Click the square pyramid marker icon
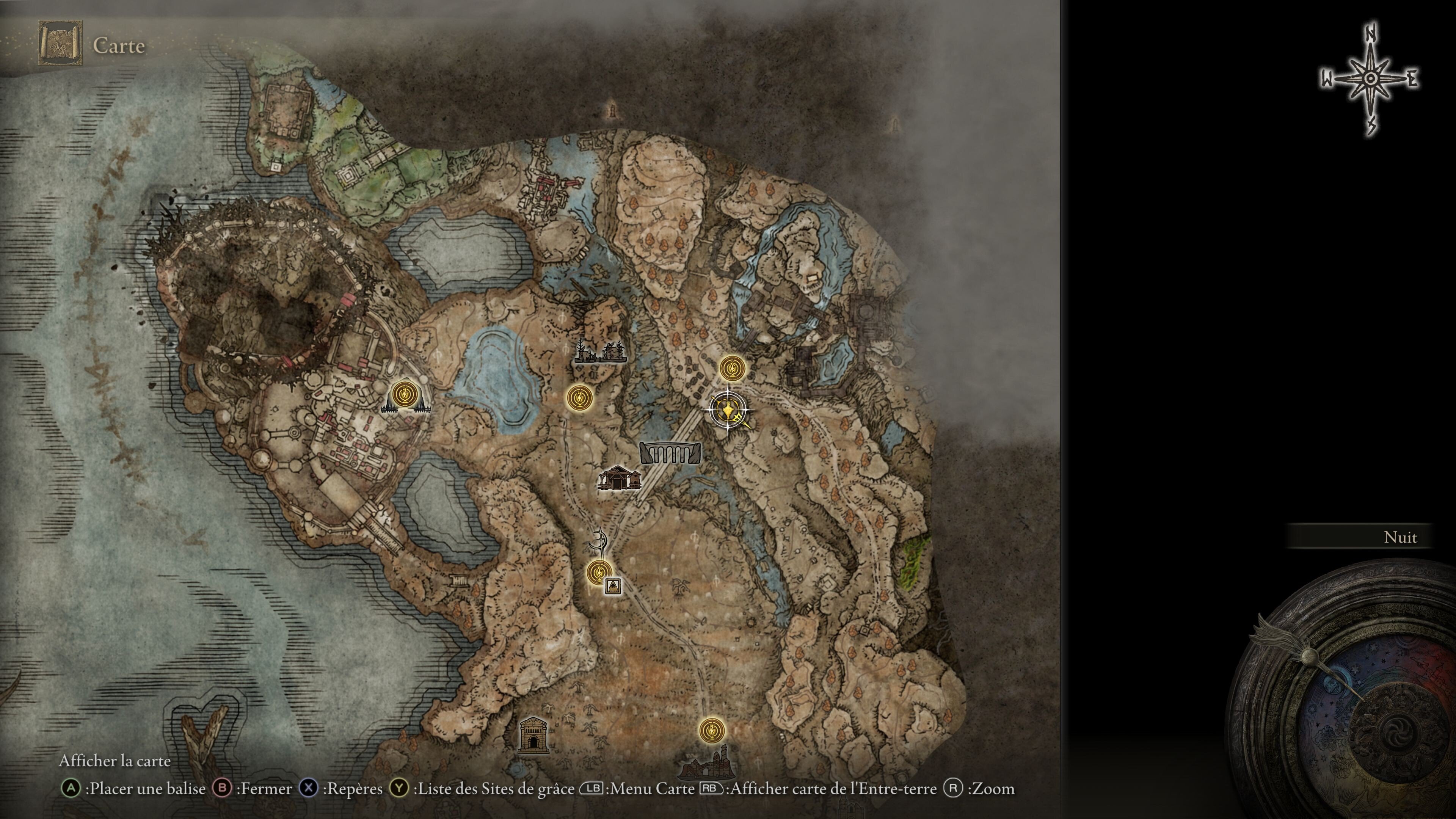The image size is (1456, 819). (x=612, y=586)
